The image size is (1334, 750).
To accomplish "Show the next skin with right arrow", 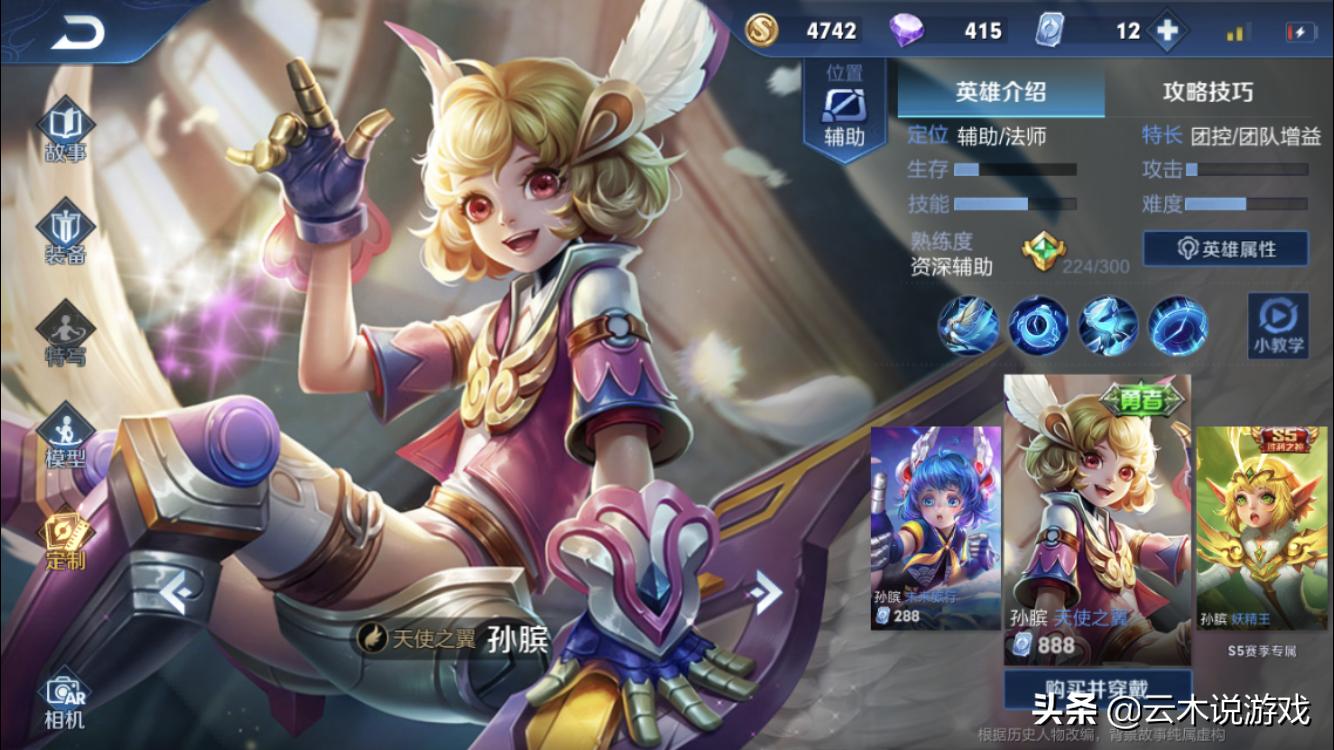I will (x=767, y=593).
